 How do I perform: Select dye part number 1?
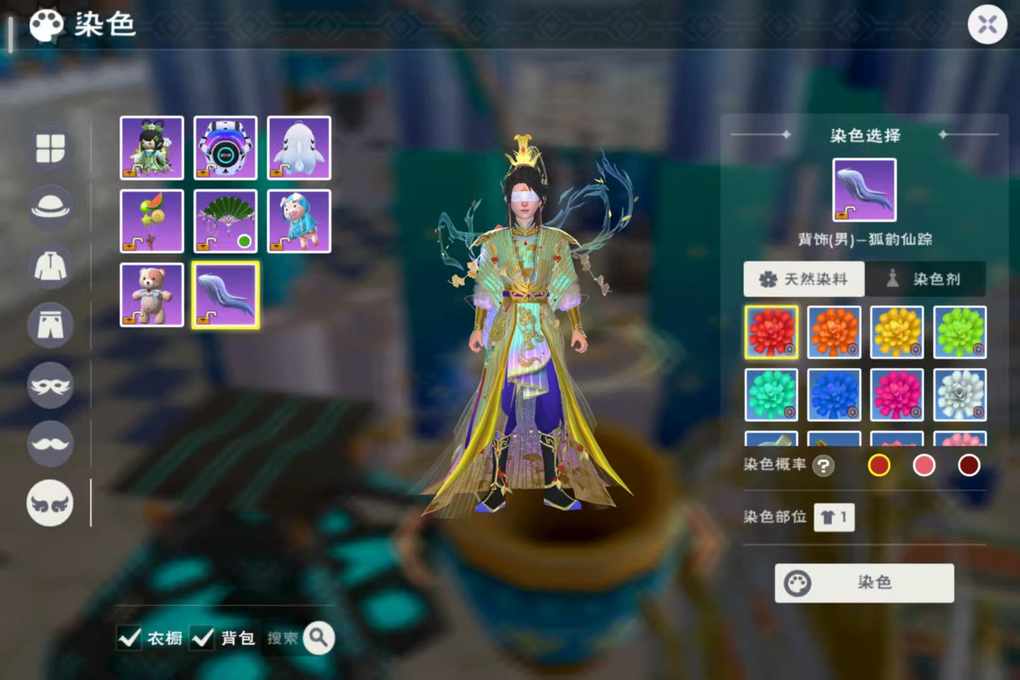tap(834, 517)
